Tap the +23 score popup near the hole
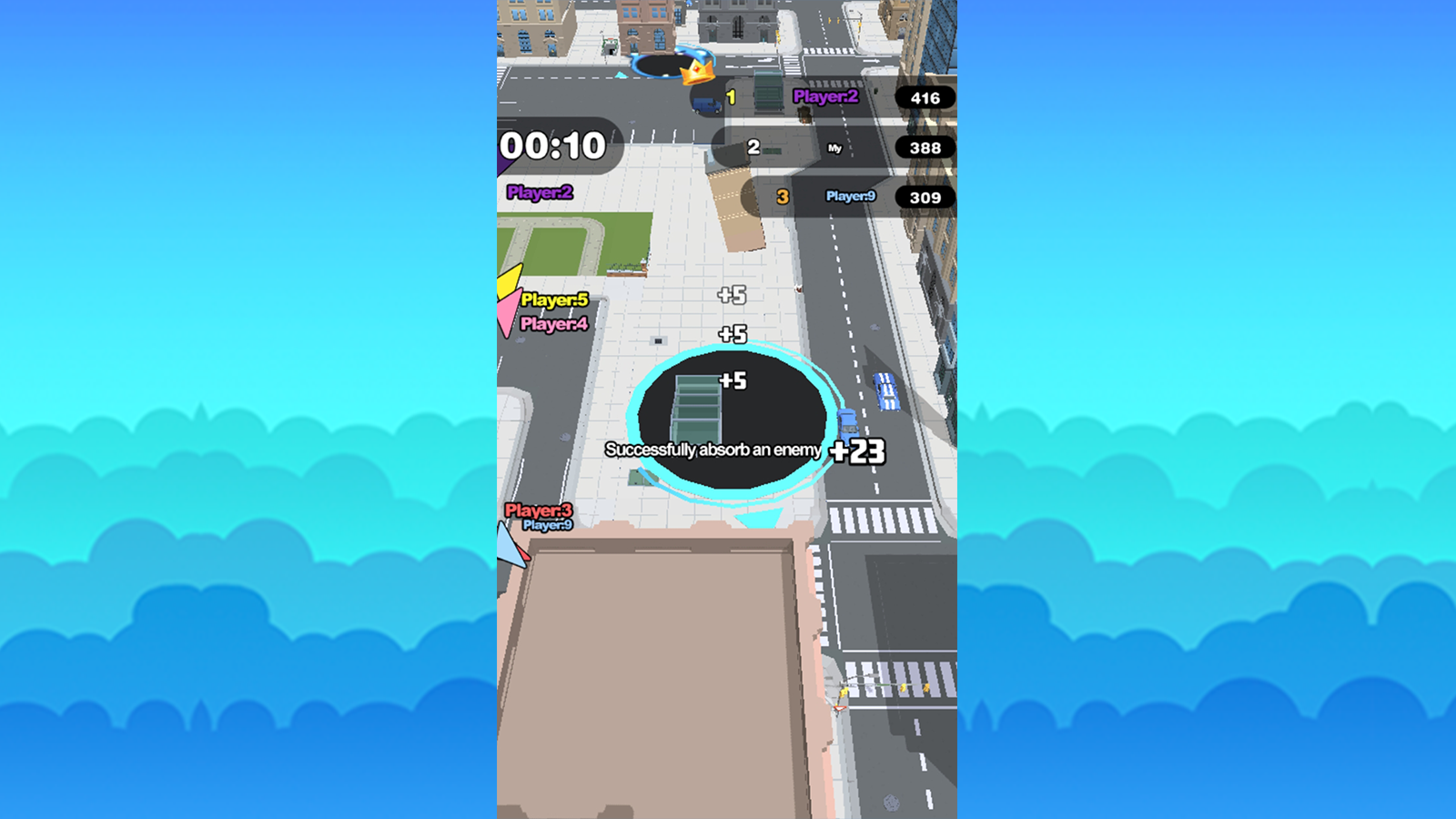Viewport: 1456px width, 819px height. click(856, 450)
